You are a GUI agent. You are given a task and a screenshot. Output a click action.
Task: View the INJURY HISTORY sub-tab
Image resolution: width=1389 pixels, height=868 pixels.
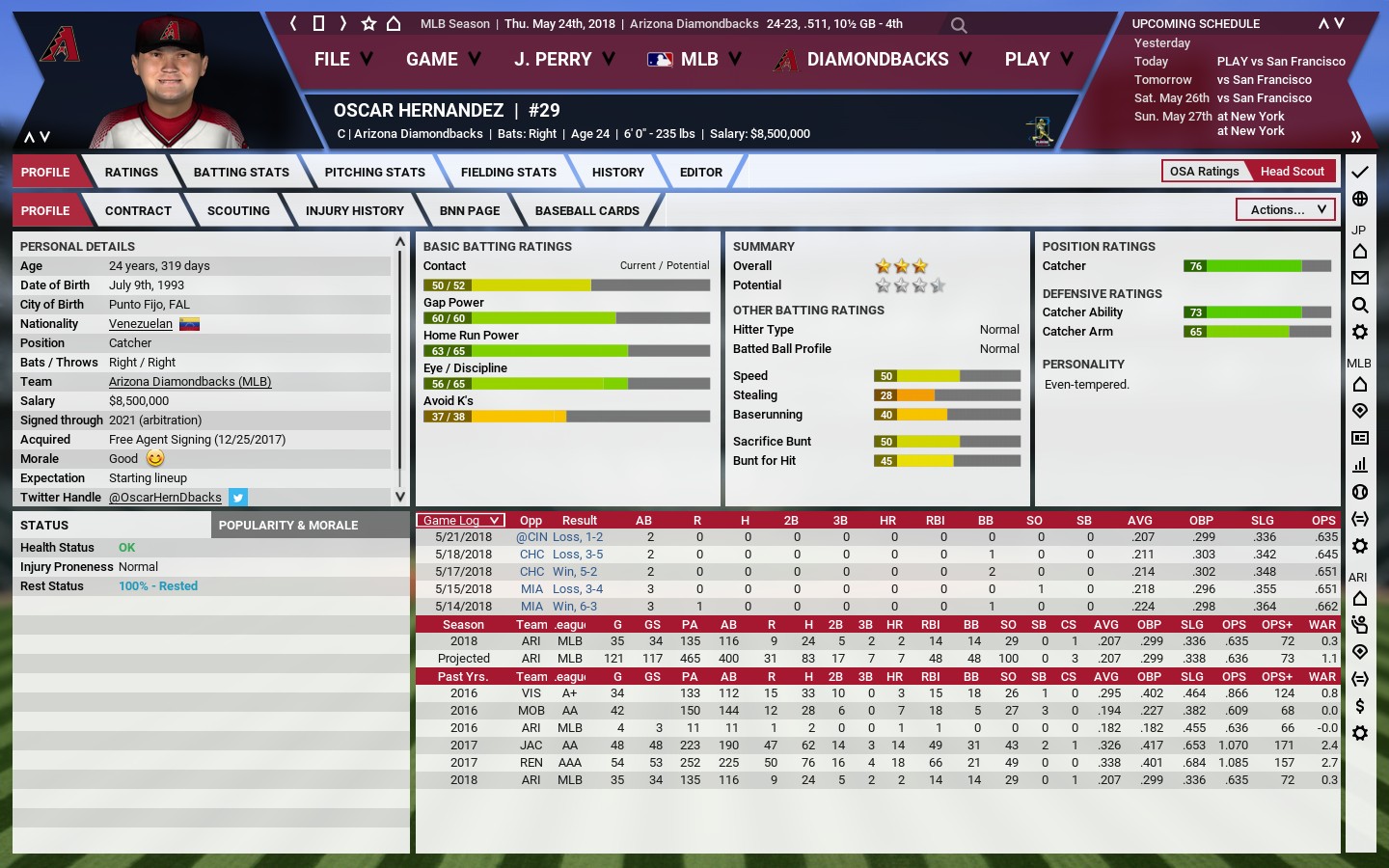(354, 211)
